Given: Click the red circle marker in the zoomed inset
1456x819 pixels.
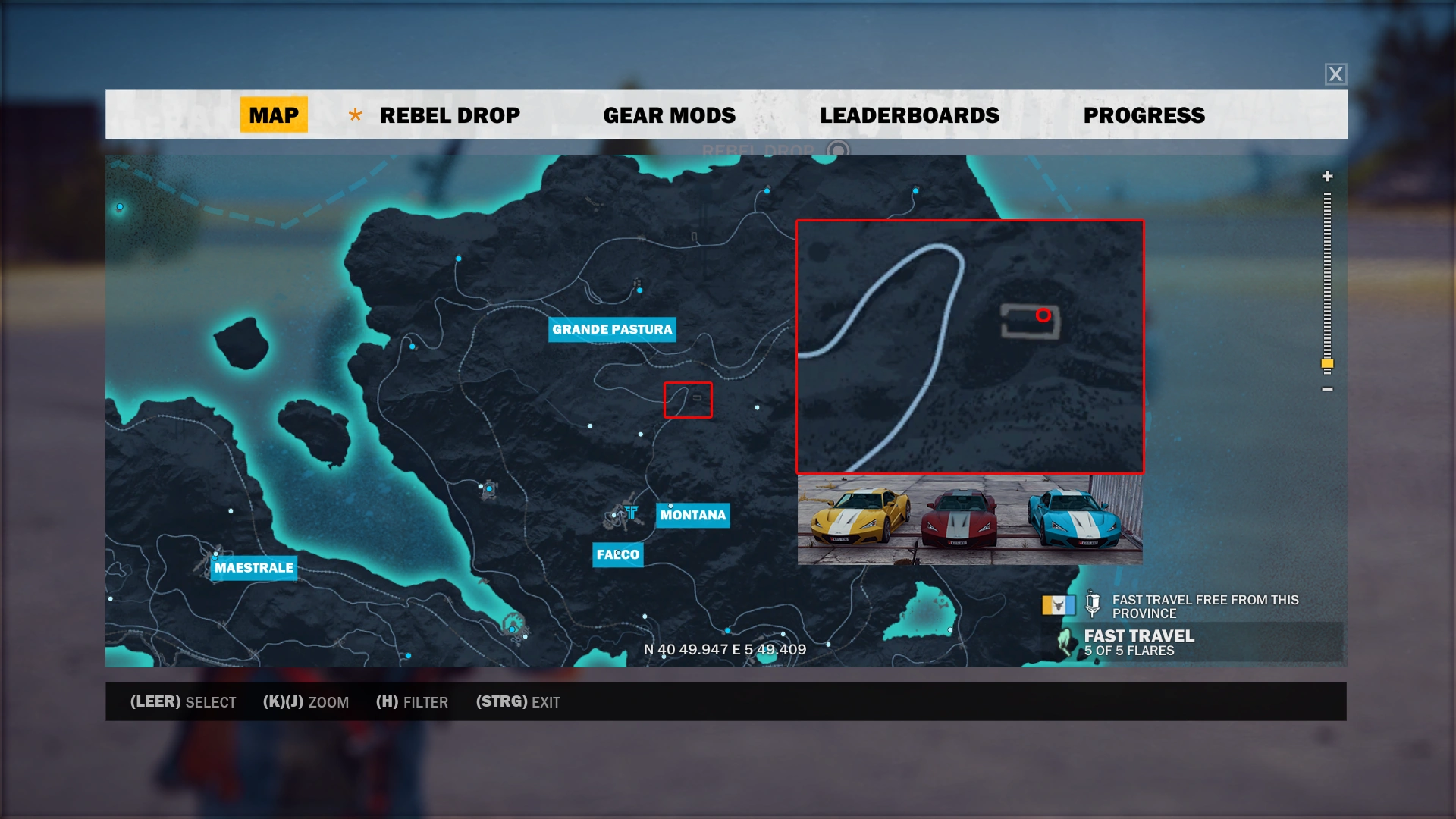Looking at the screenshot, I should point(1043,314).
